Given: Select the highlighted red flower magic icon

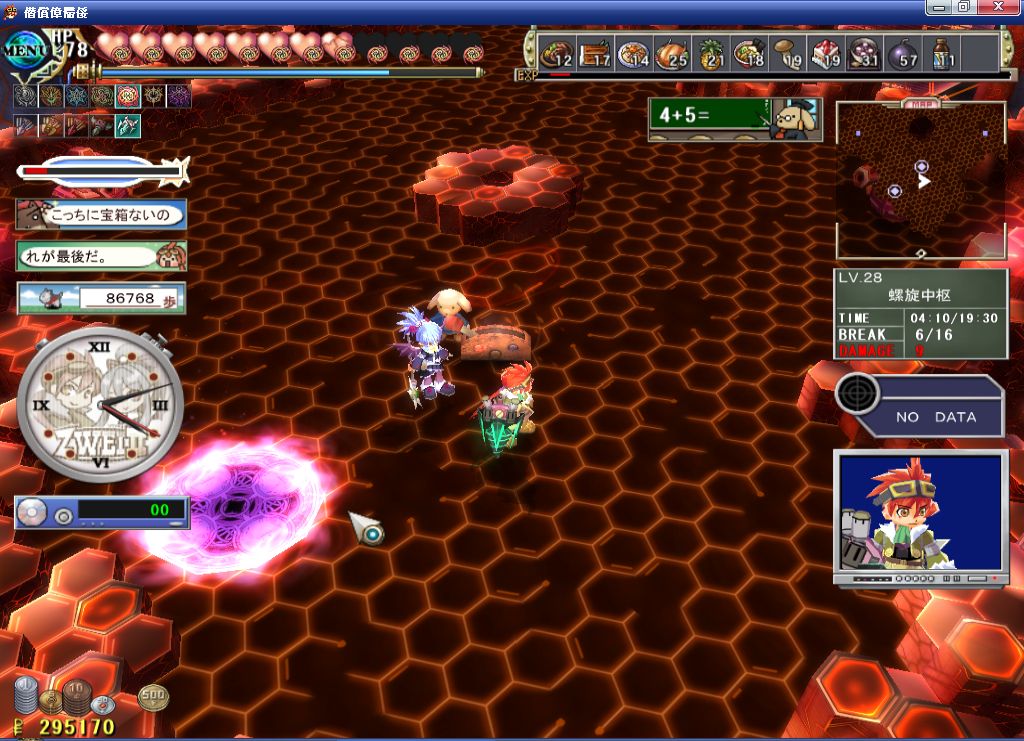Looking at the screenshot, I should click(127, 96).
